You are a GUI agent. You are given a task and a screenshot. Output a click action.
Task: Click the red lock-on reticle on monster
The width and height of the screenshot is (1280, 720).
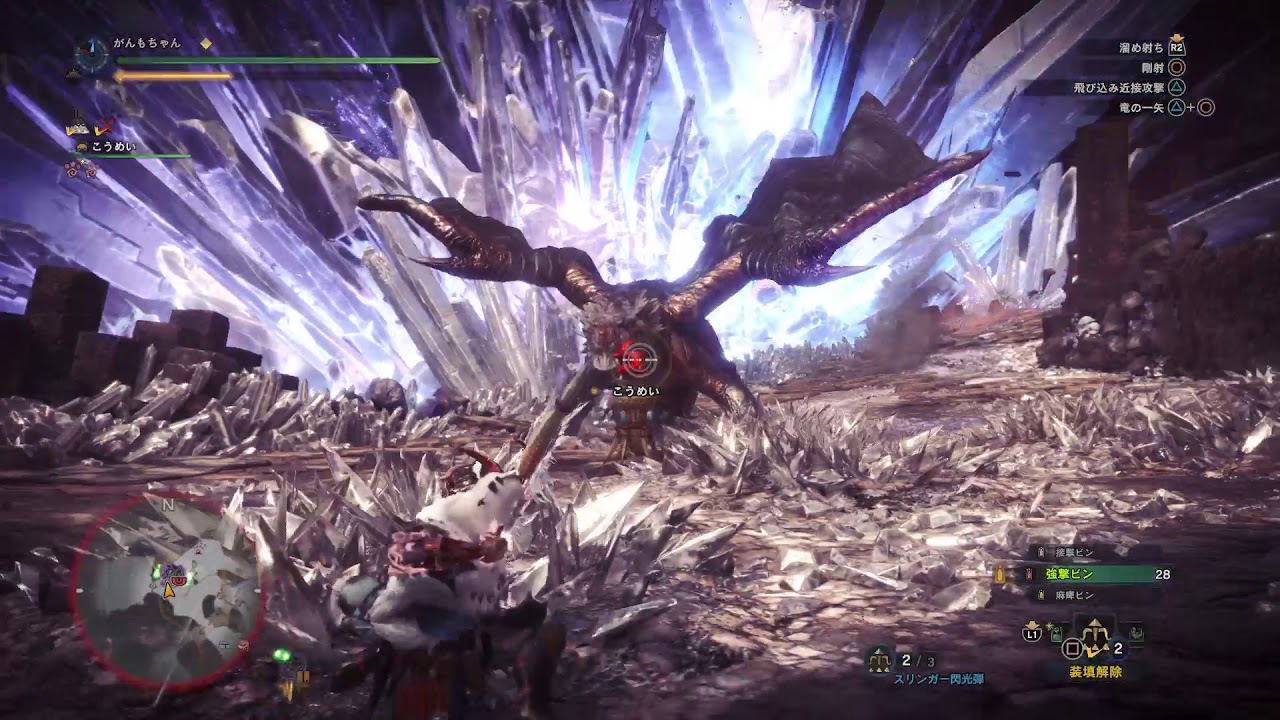(632, 355)
